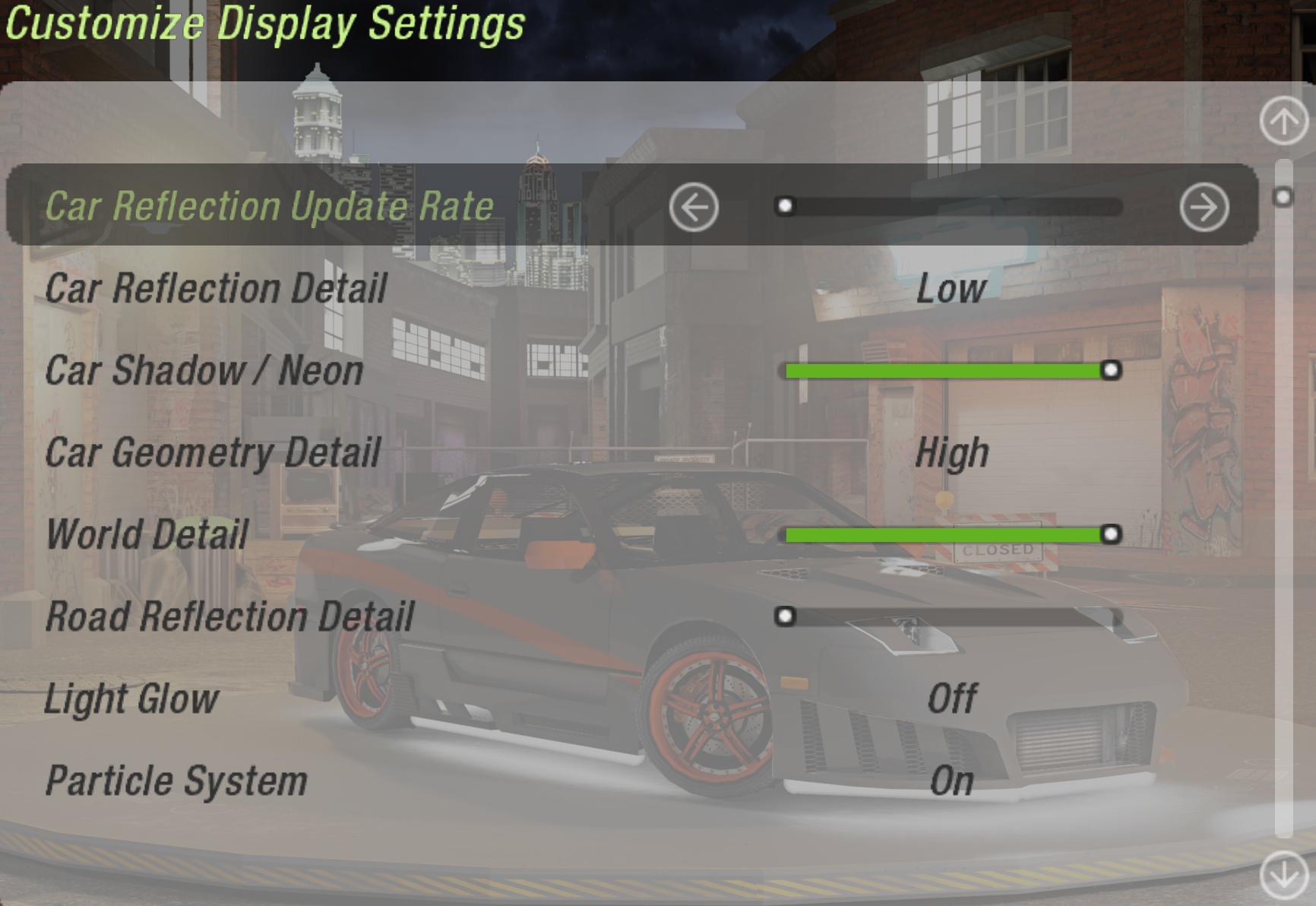1316x906 pixels.
Task: Adjust the World Detail slider
Action: click(948, 535)
